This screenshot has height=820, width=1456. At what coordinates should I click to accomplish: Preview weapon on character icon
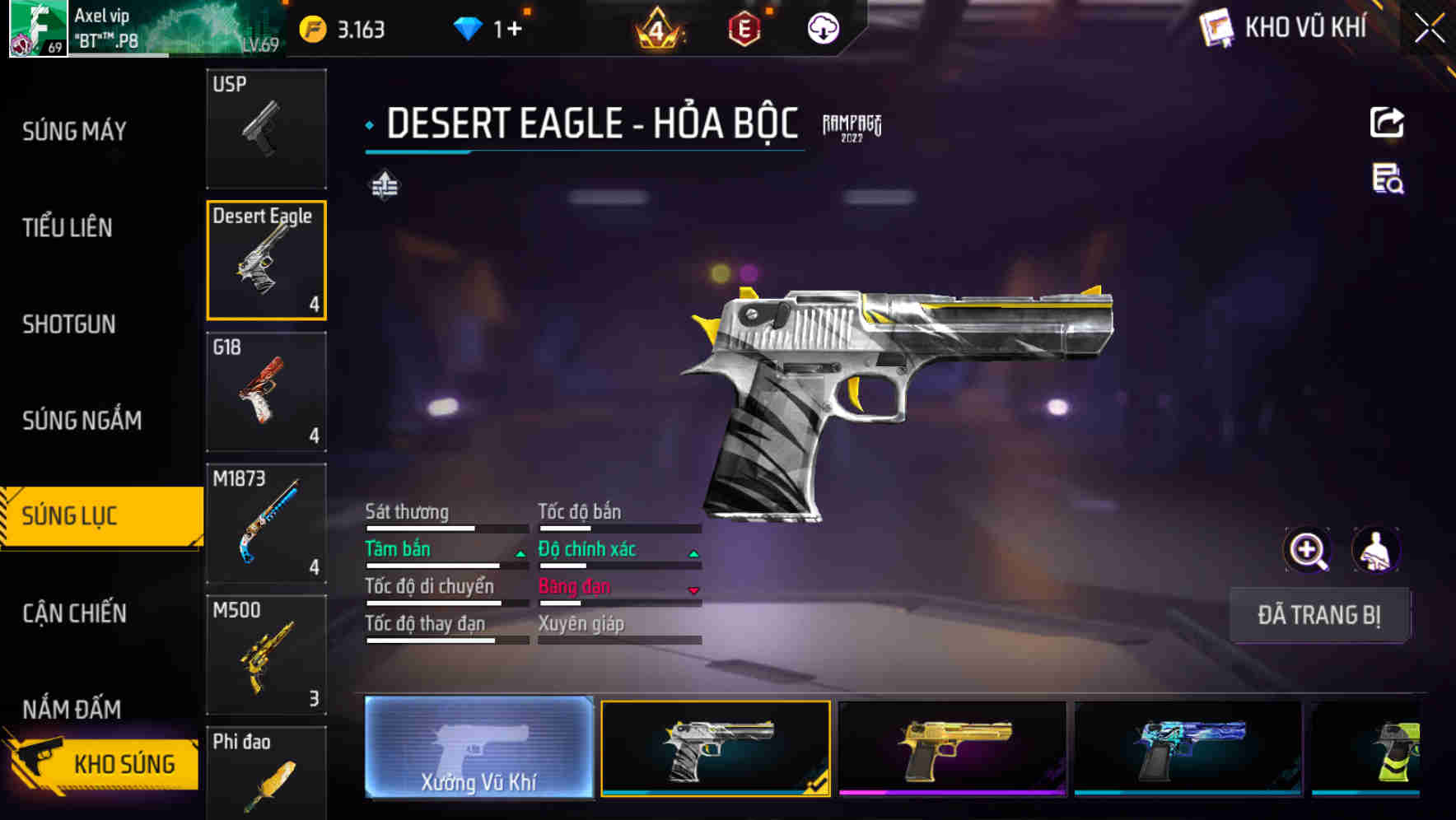(x=1375, y=550)
